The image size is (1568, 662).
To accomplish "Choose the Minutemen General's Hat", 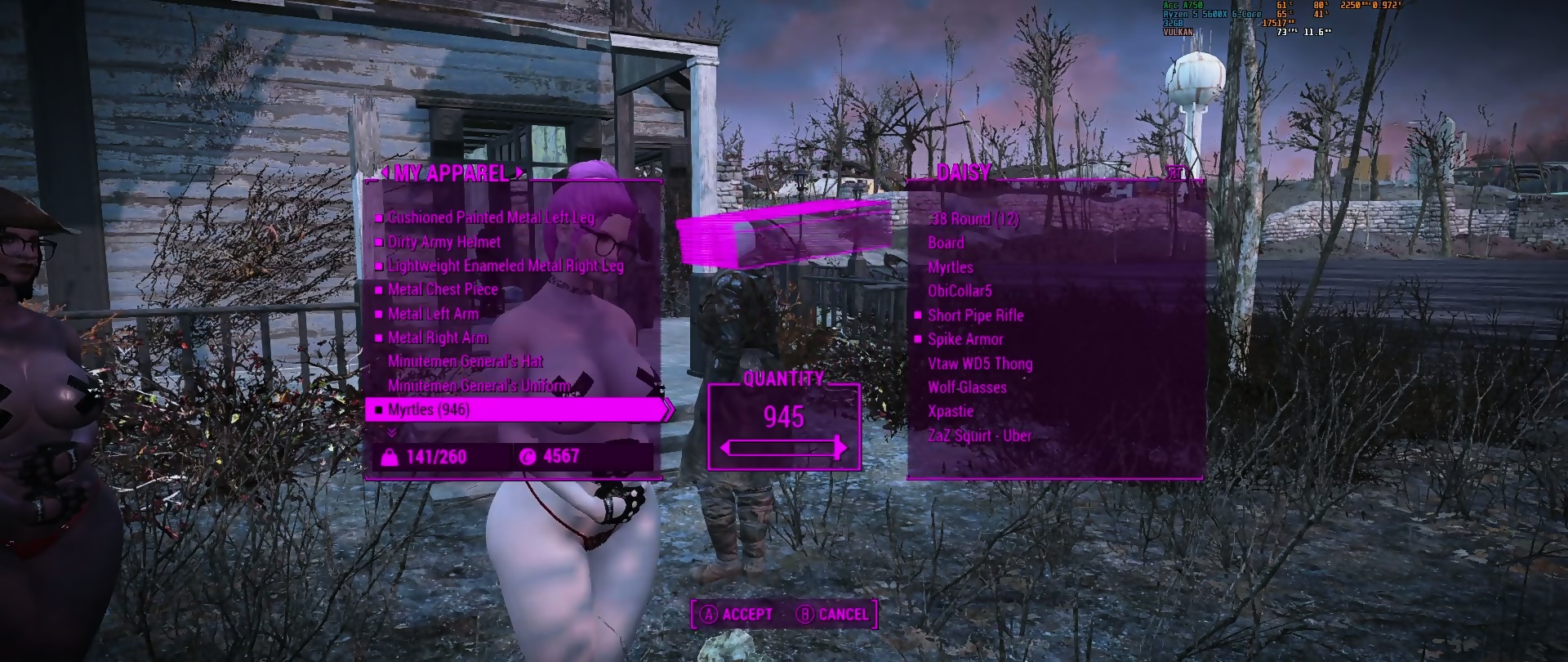I will click(x=465, y=361).
